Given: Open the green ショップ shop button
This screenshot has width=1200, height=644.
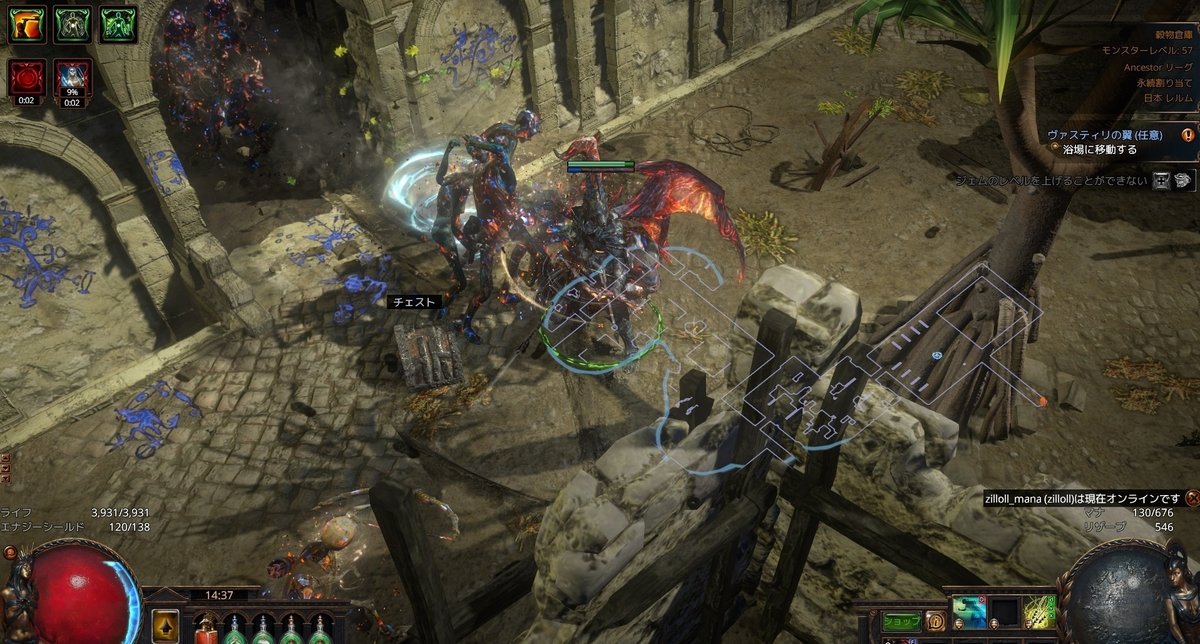Looking at the screenshot, I should [x=901, y=620].
